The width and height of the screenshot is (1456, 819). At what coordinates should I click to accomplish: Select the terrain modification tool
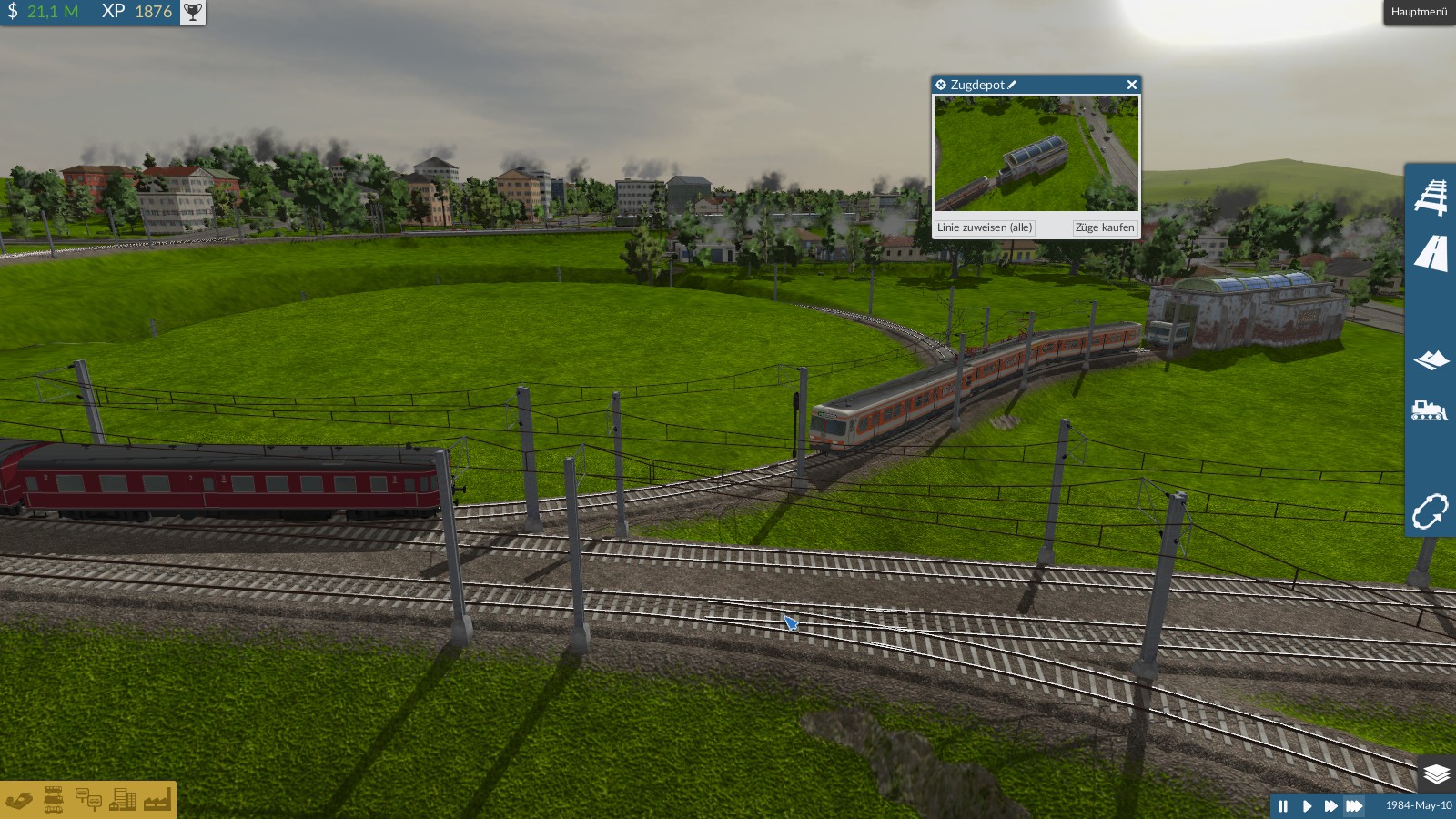point(1431,360)
